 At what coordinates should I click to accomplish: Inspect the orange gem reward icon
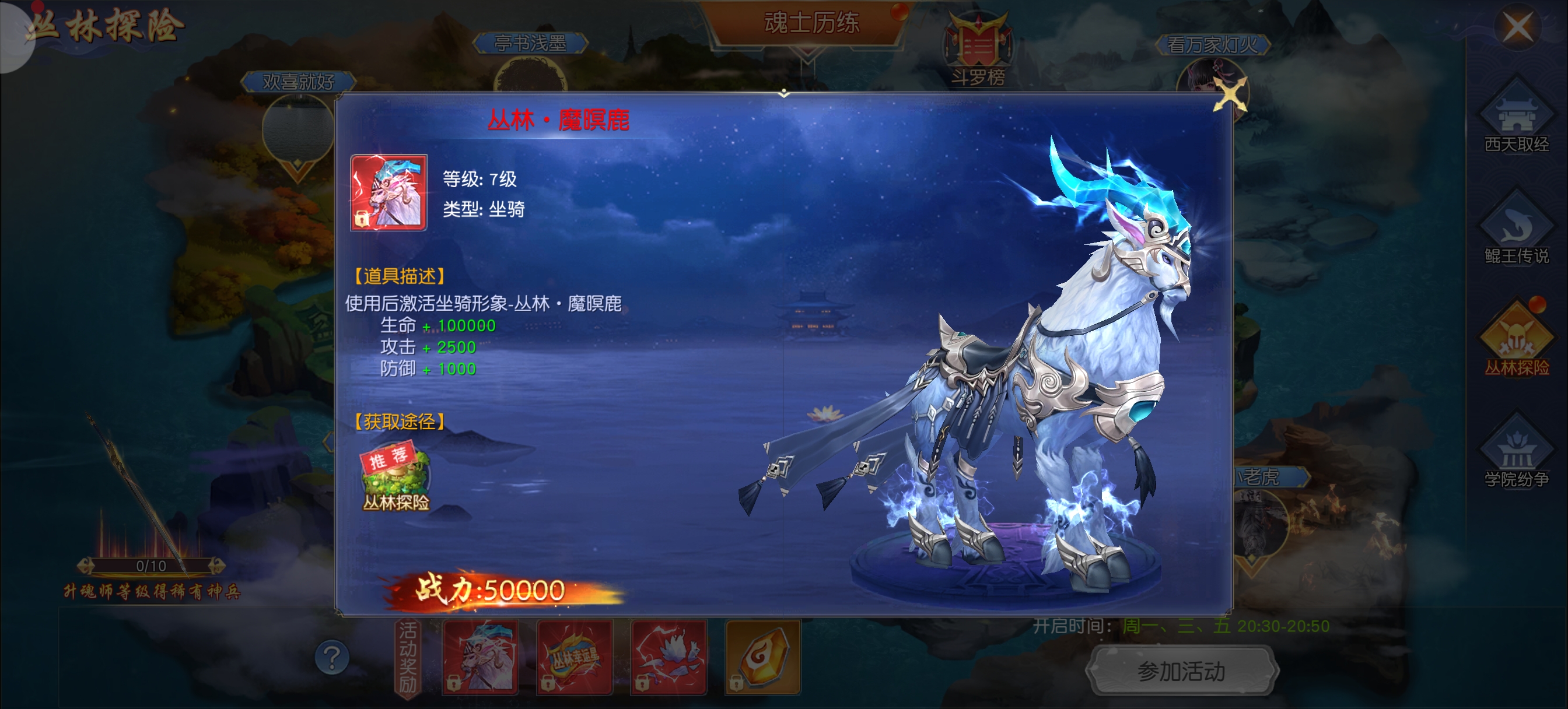762,657
